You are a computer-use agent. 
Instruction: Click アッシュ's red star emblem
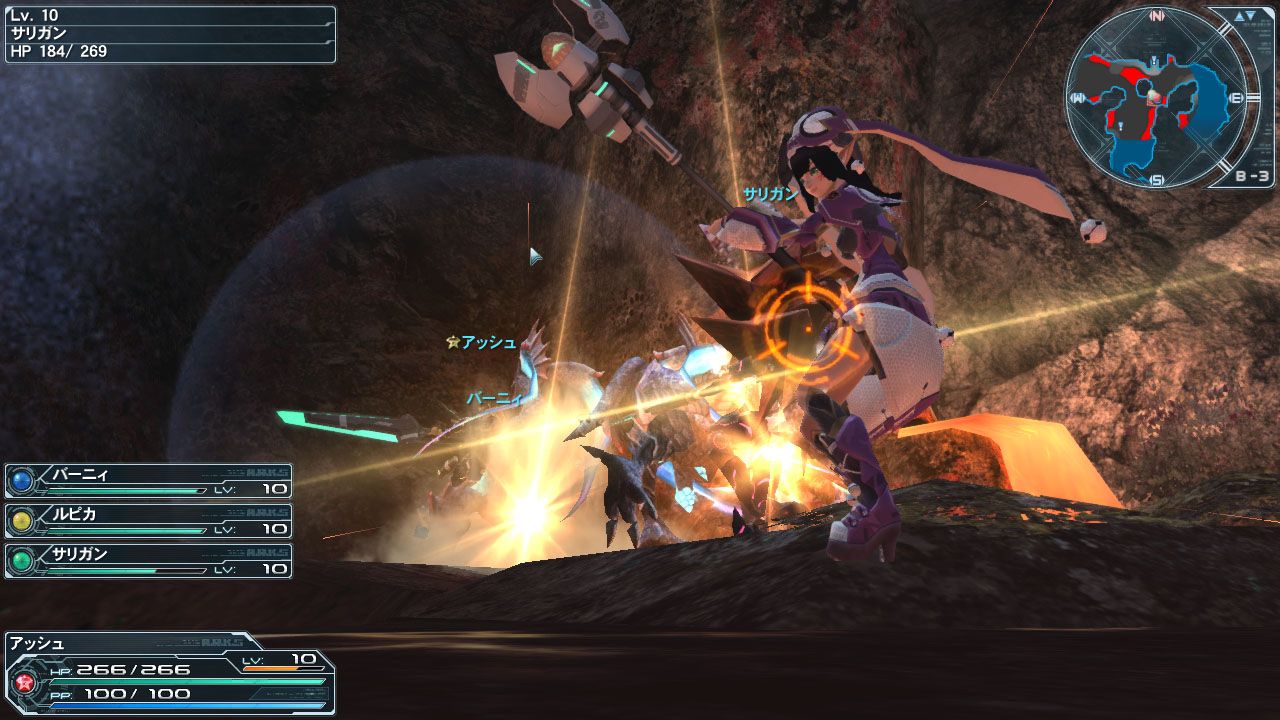pos(25,682)
